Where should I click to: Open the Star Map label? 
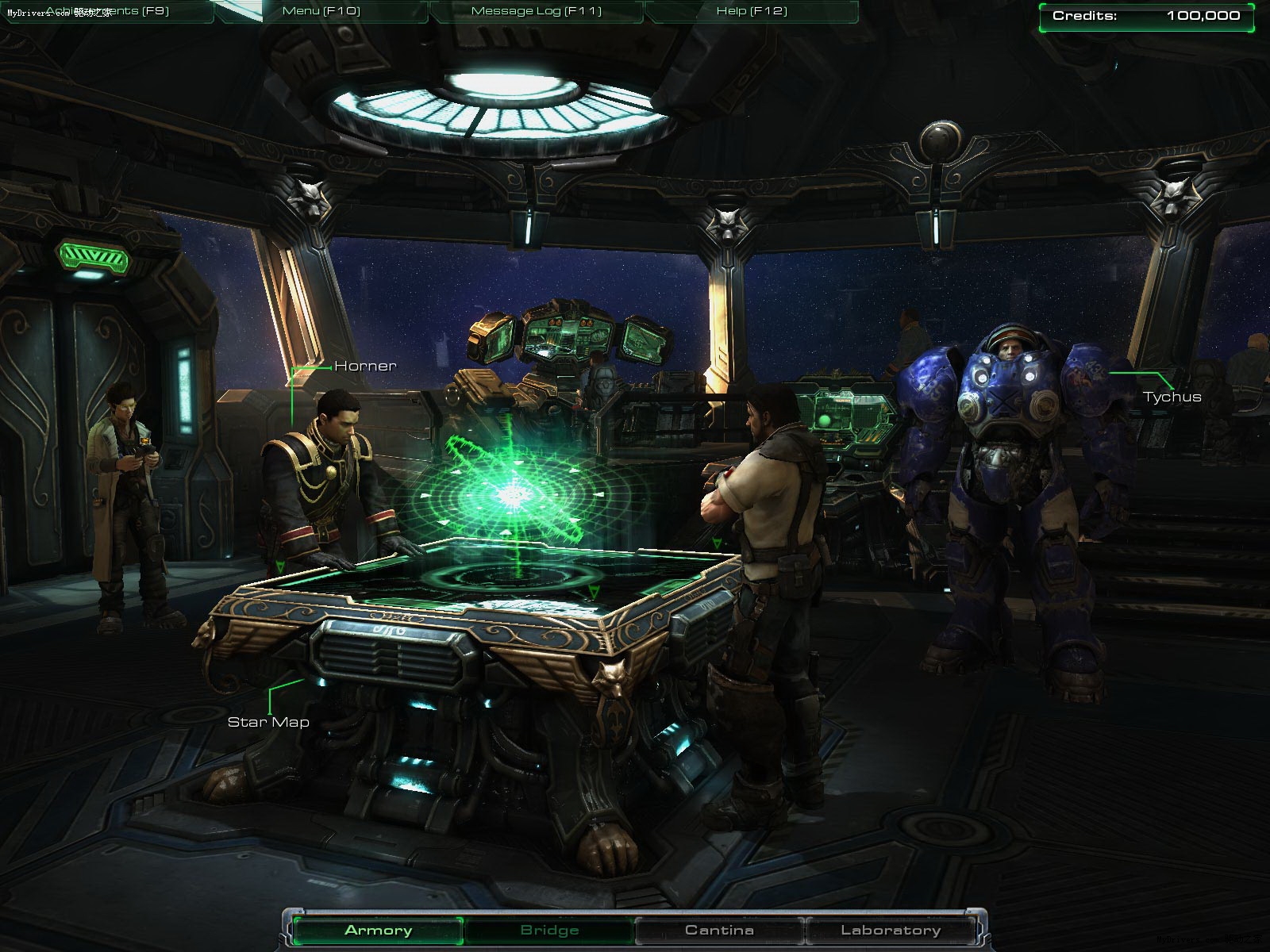(x=268, y=722)
